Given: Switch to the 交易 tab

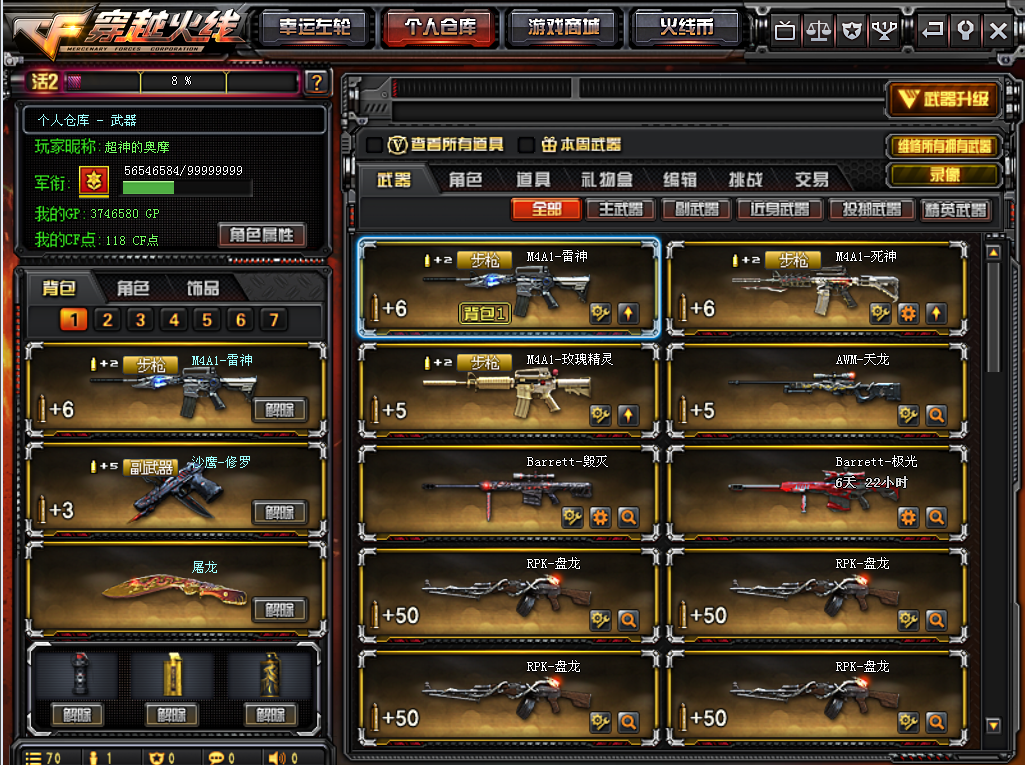Looking at the screenshot, I should pos(811,180).
